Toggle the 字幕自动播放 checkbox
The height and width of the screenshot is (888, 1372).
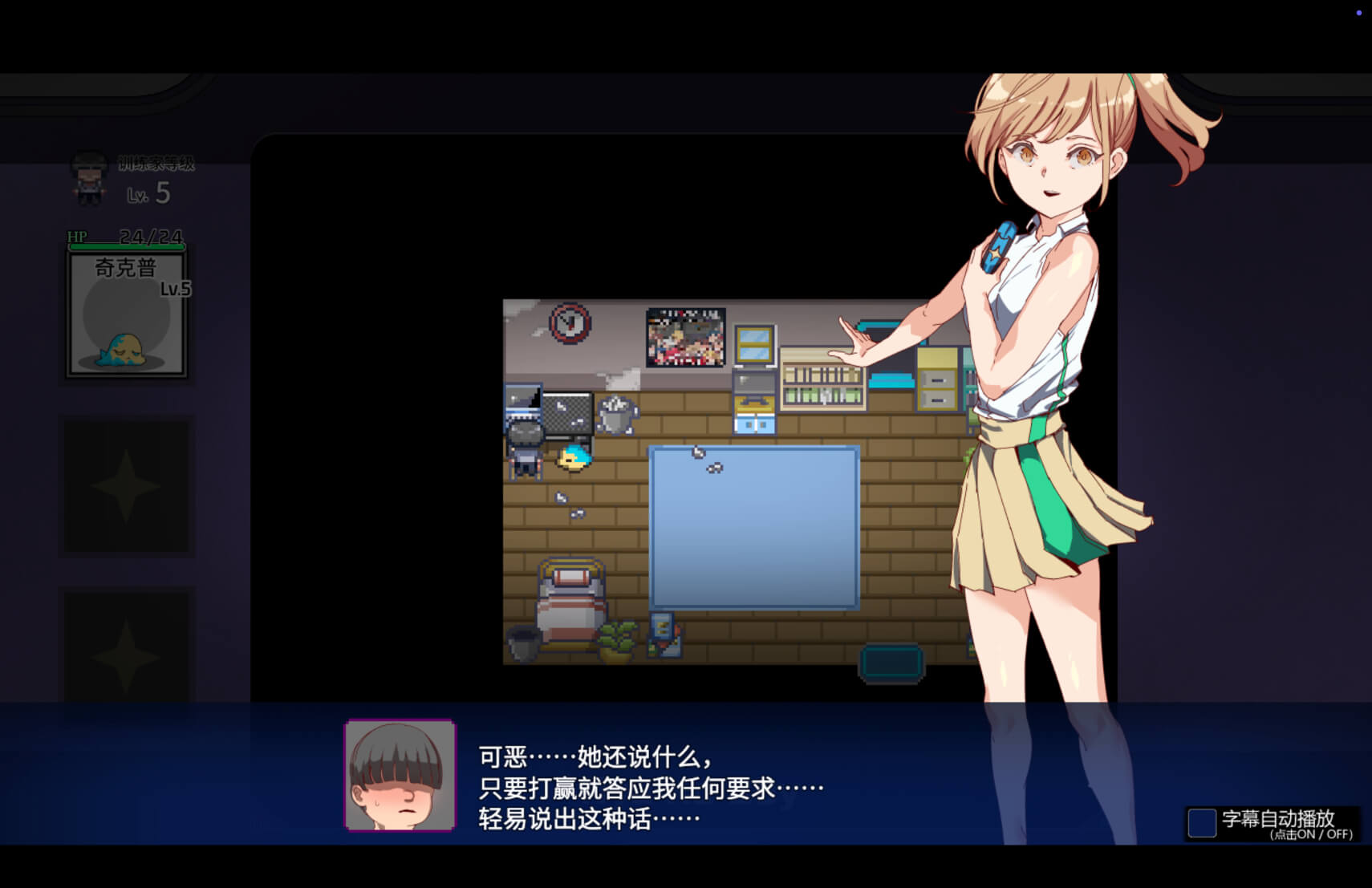[1201, 823]
